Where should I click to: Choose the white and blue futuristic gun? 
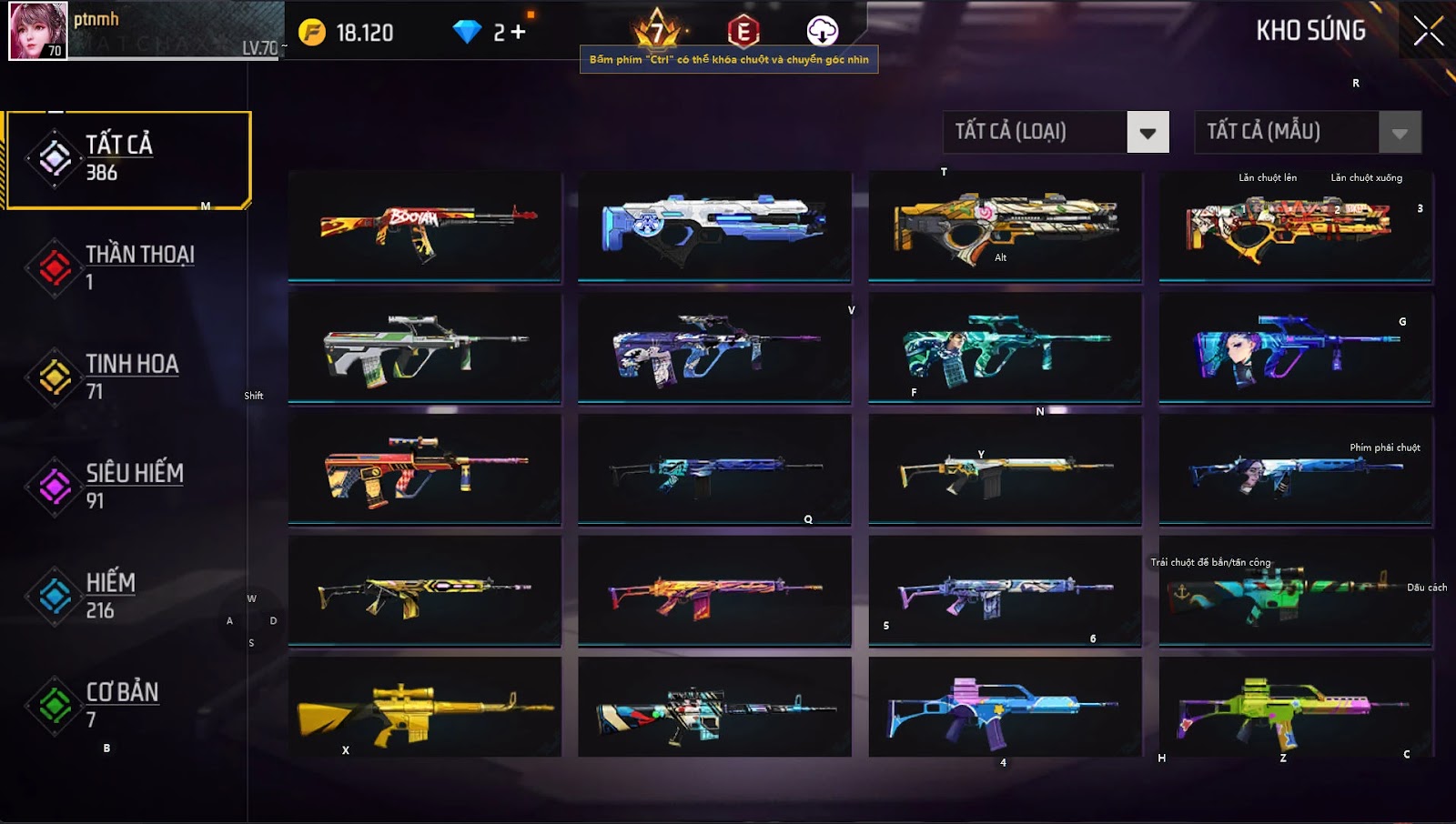[x=714, y=226]
